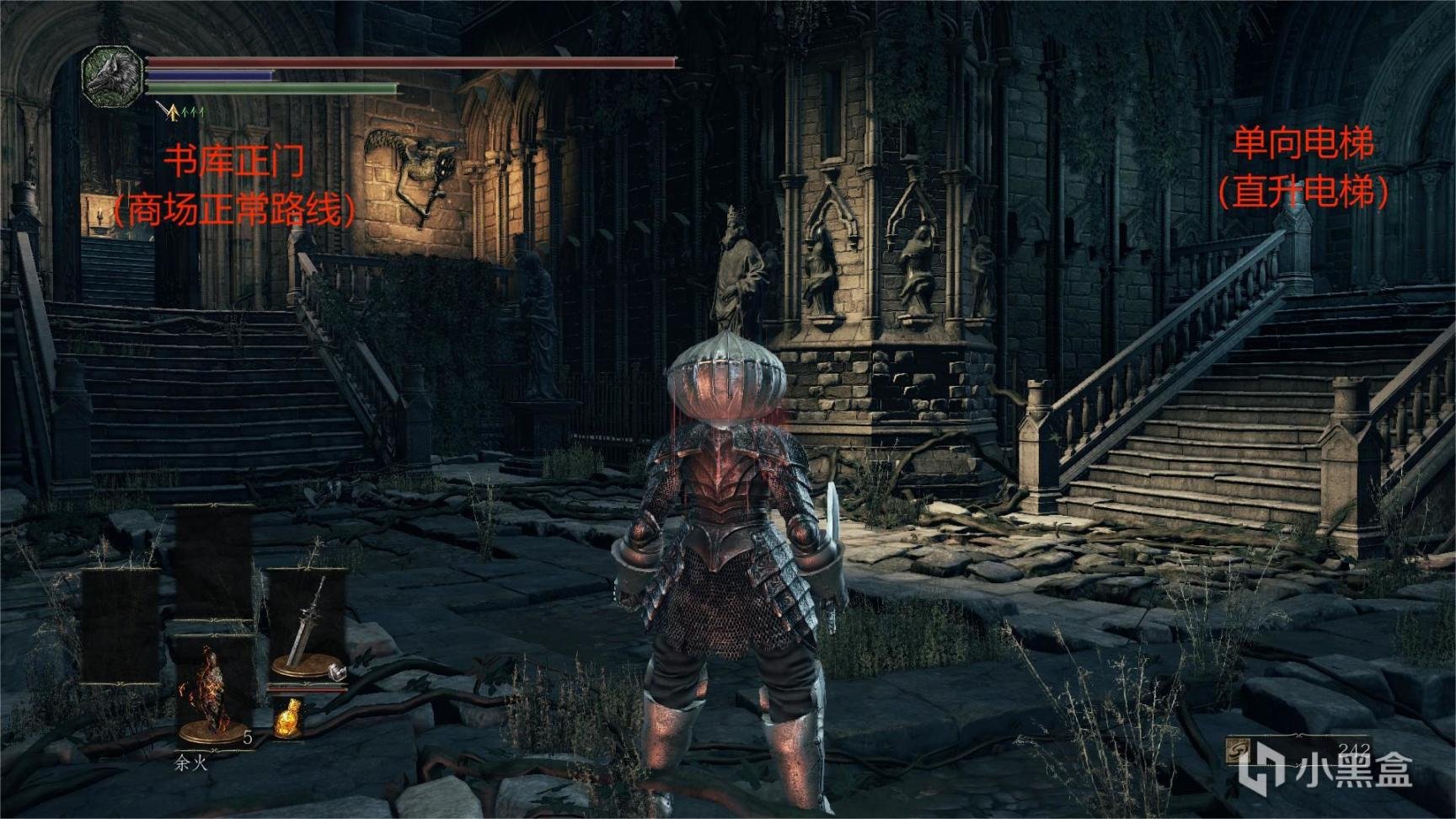1456x819 pixels.
Task: Select the souls count number 242
Action: click(x=1354, y=748)
